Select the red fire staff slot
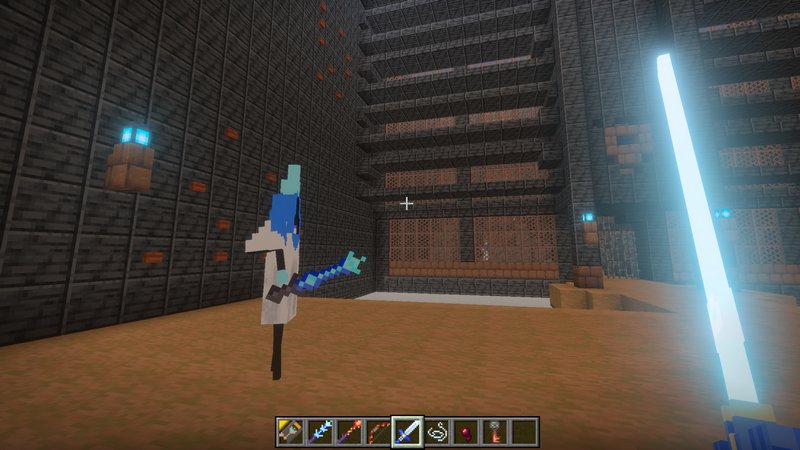Image resolution: width=800 pixels, height=450 pixels. 349,432
